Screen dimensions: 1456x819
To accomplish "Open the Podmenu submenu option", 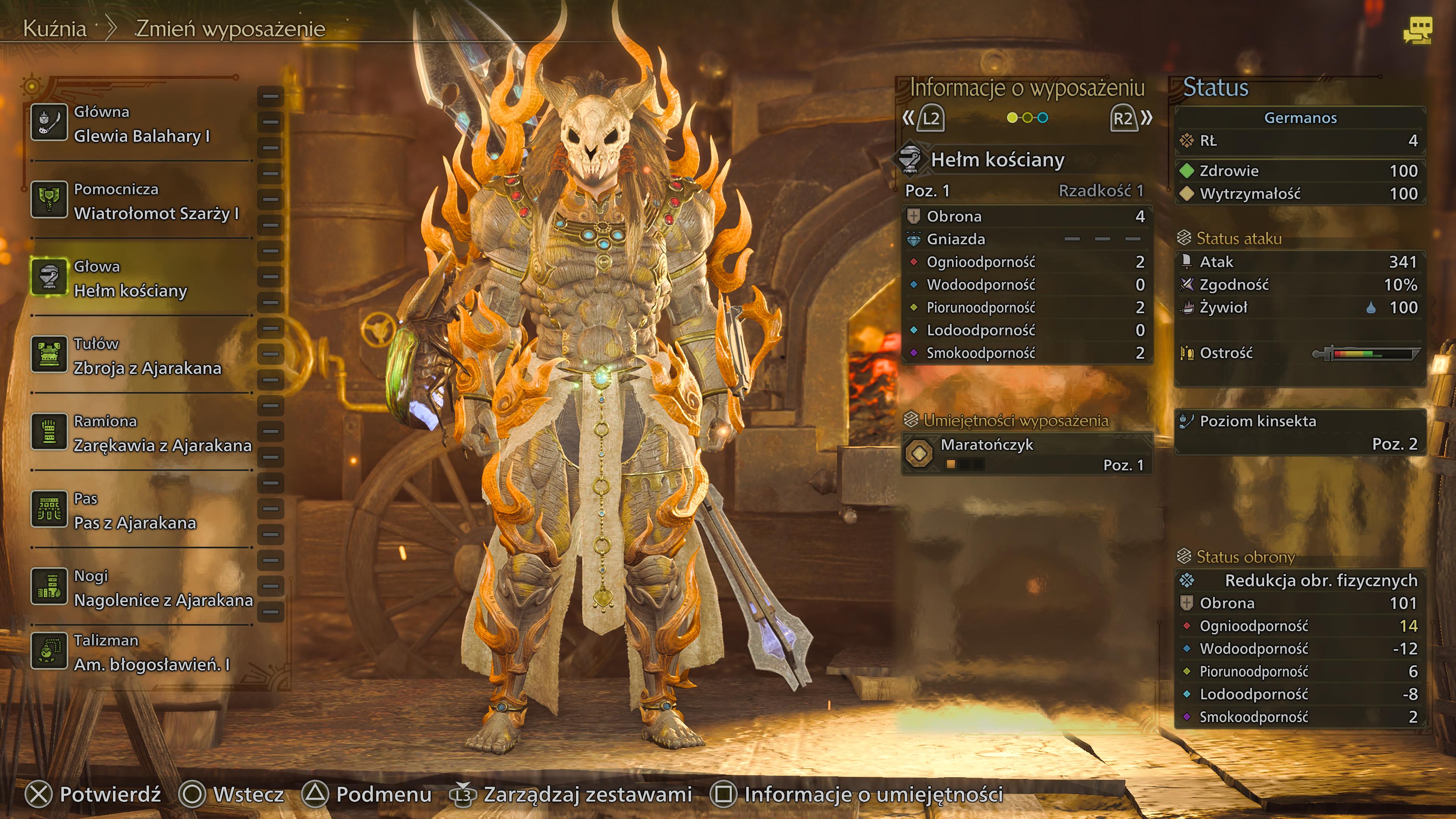I will [383, 794].
